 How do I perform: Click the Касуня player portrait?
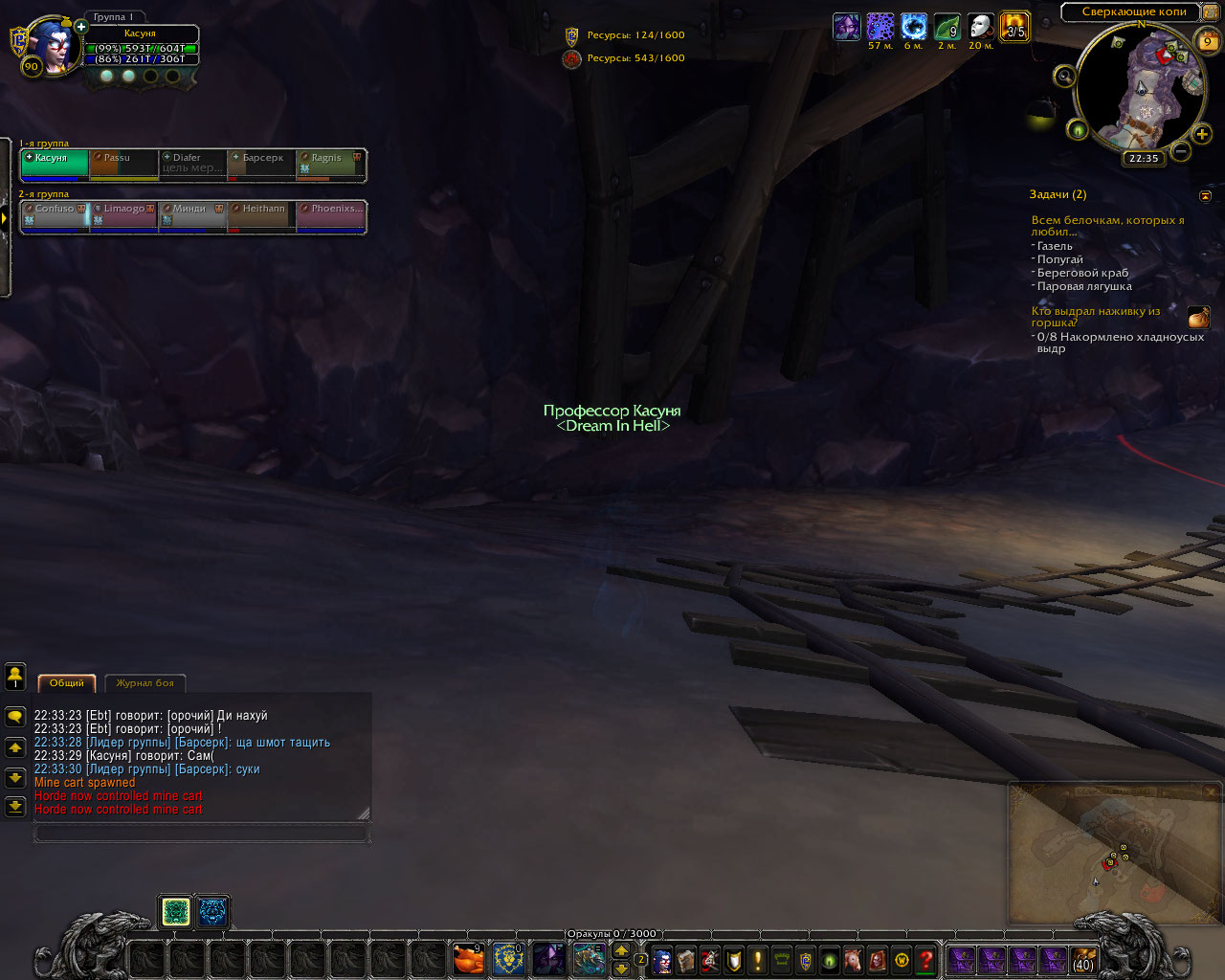click(x=54, y=44)
